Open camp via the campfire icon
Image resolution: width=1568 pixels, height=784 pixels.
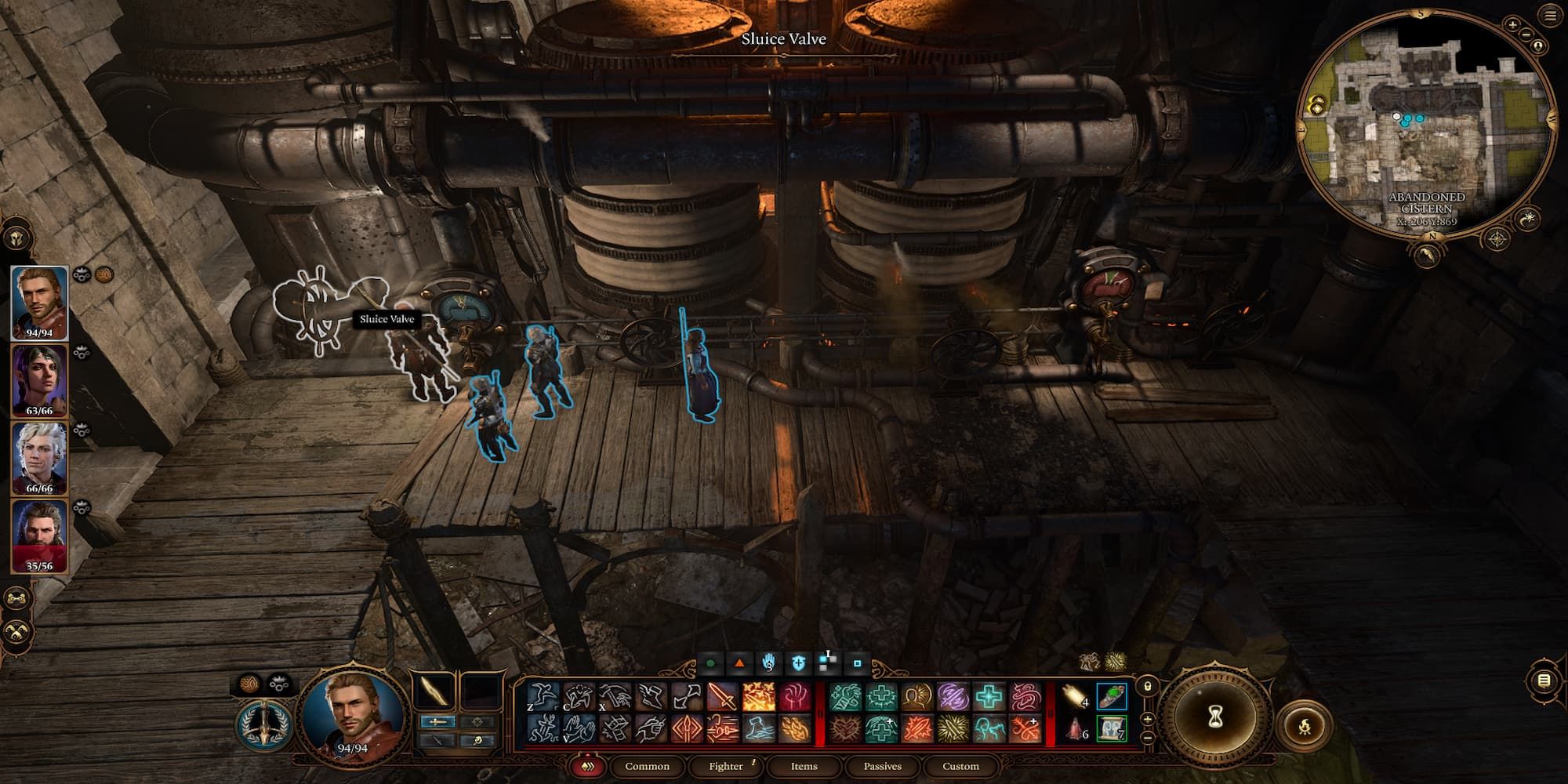[1305, 724]
